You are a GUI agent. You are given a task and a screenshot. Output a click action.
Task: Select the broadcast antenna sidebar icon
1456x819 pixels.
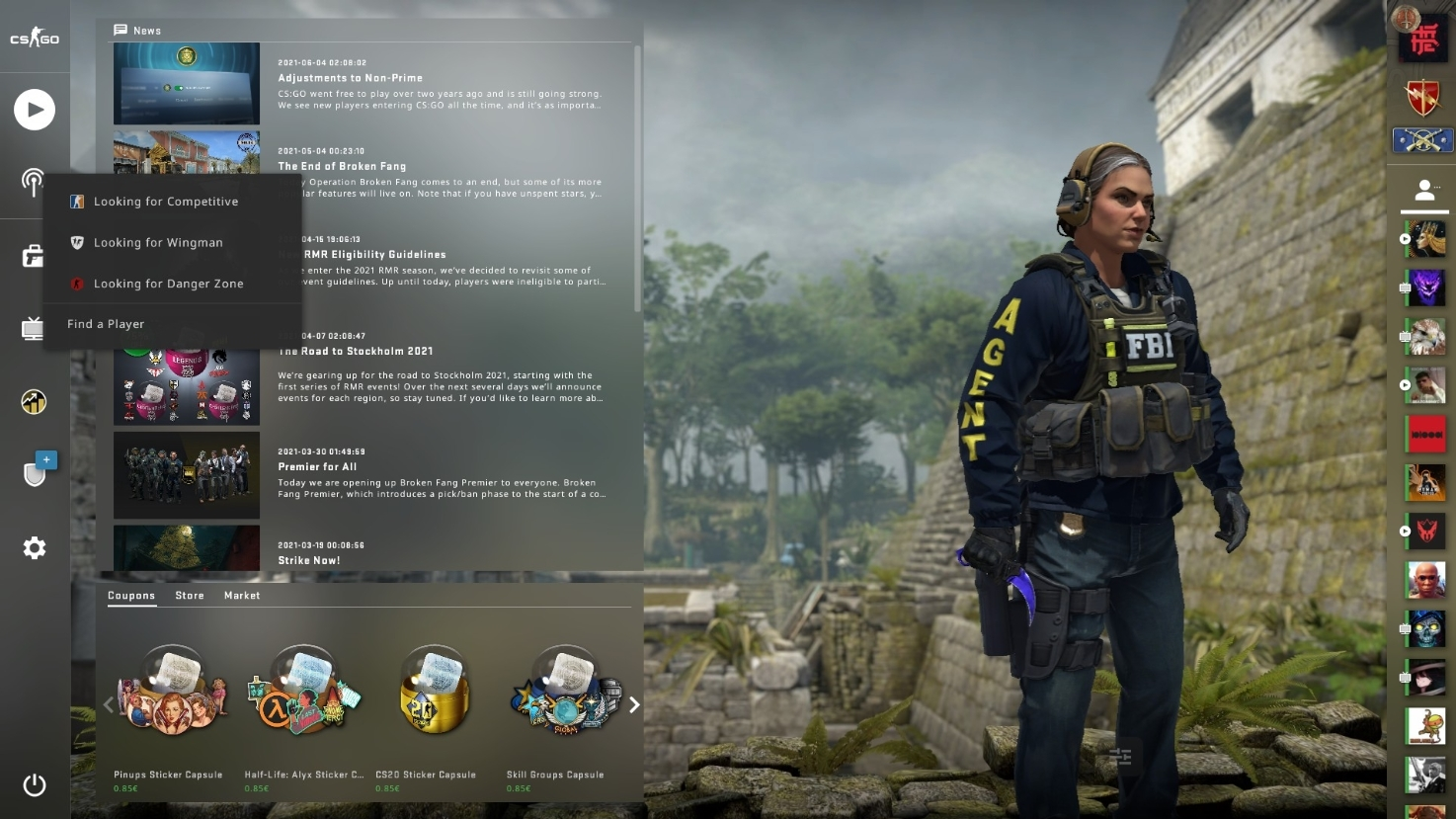(x=35, y=183)
